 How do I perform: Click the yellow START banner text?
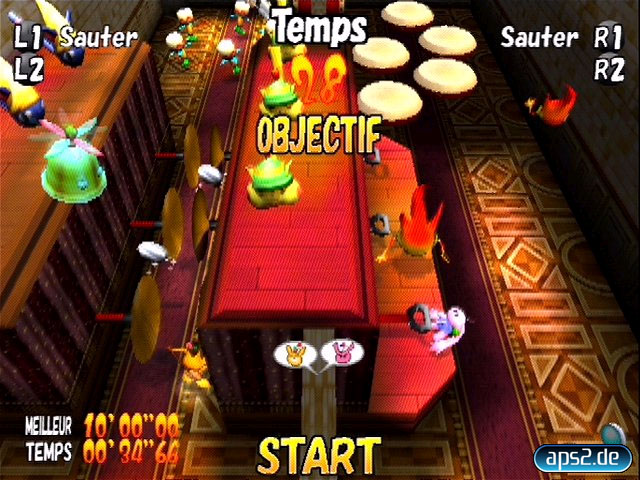(x=319, y=455)
